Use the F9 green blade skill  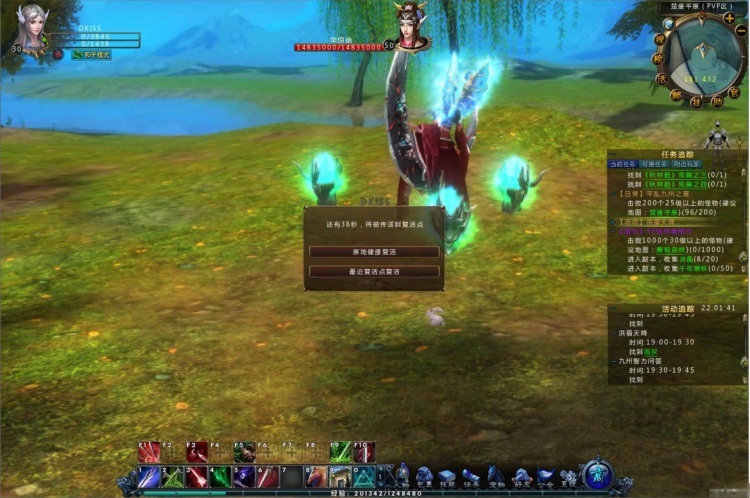tap(341, 452)
